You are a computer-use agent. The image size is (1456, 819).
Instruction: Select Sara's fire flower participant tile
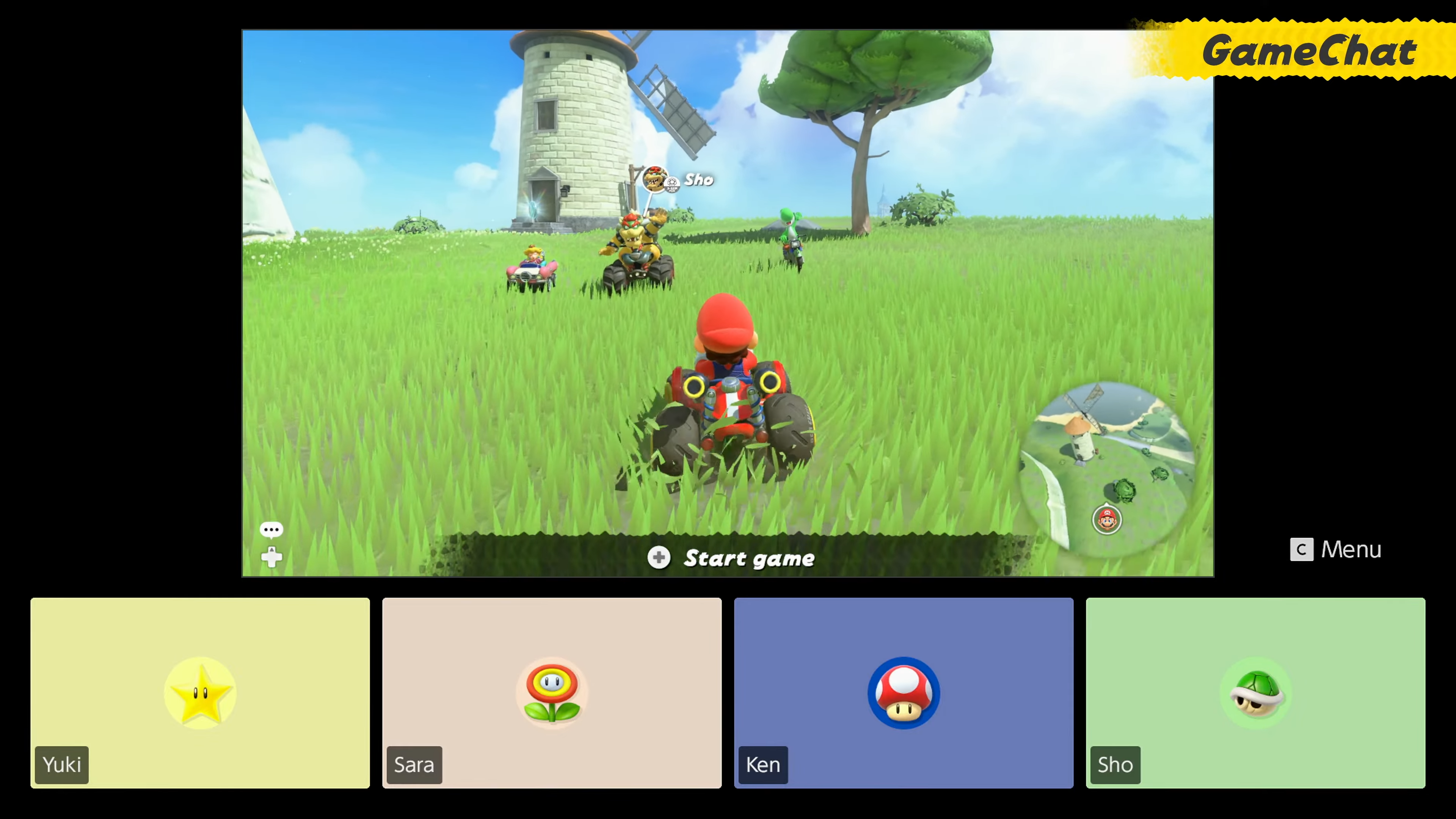[x=552, y=692]
